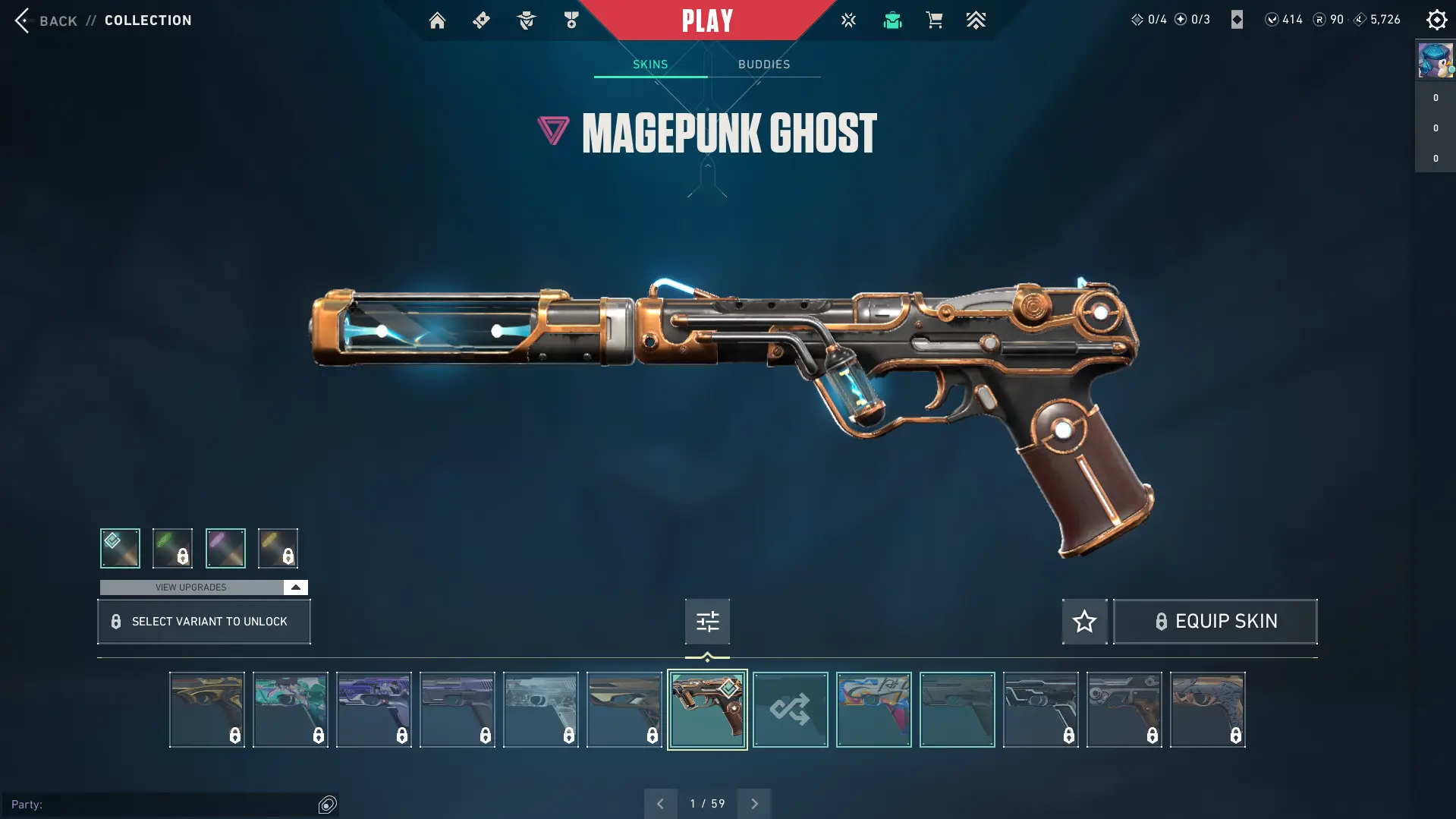Favorite this skin with the star

pos(1084,622)
